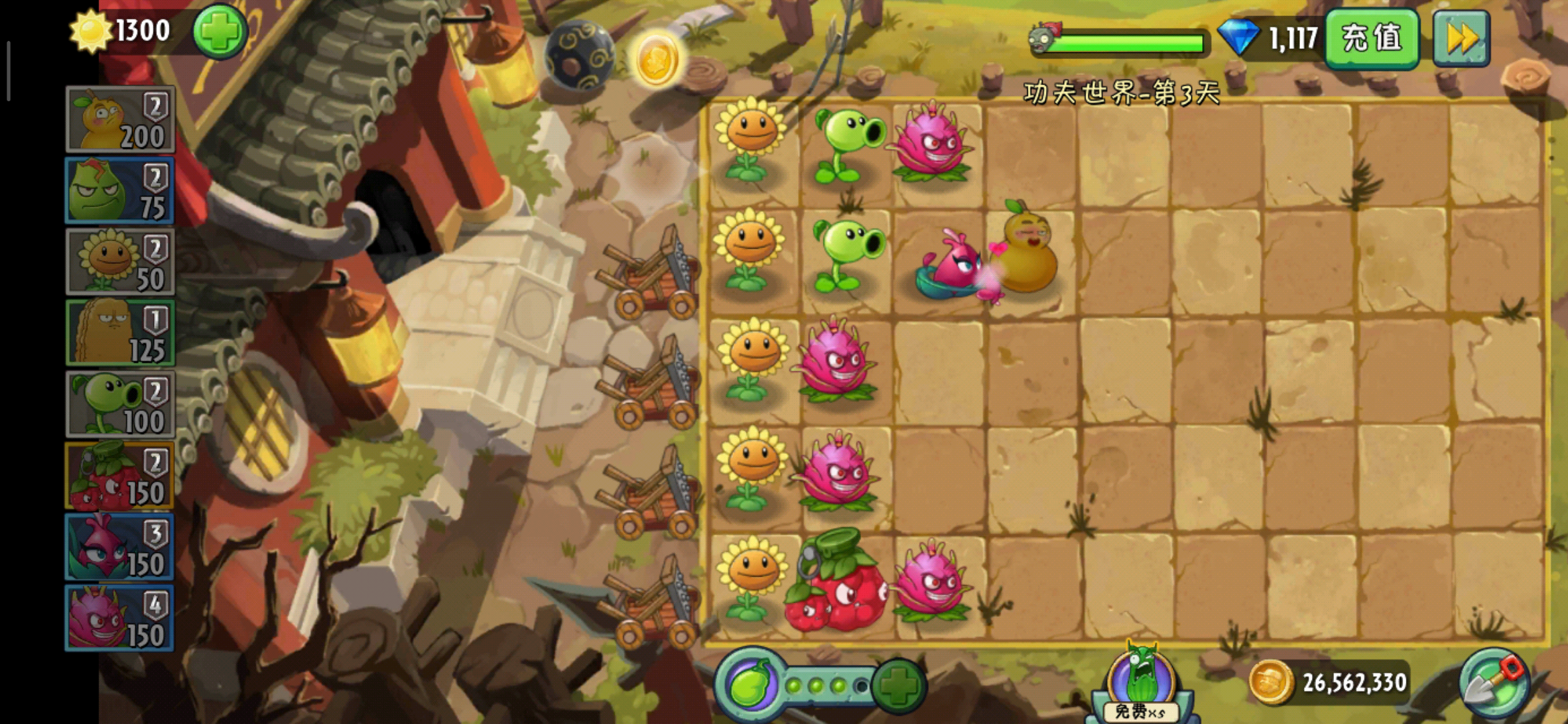Buy more sun with the green plus
The height and width of the screenshot is (724, 1568).
tap(220, 32)
